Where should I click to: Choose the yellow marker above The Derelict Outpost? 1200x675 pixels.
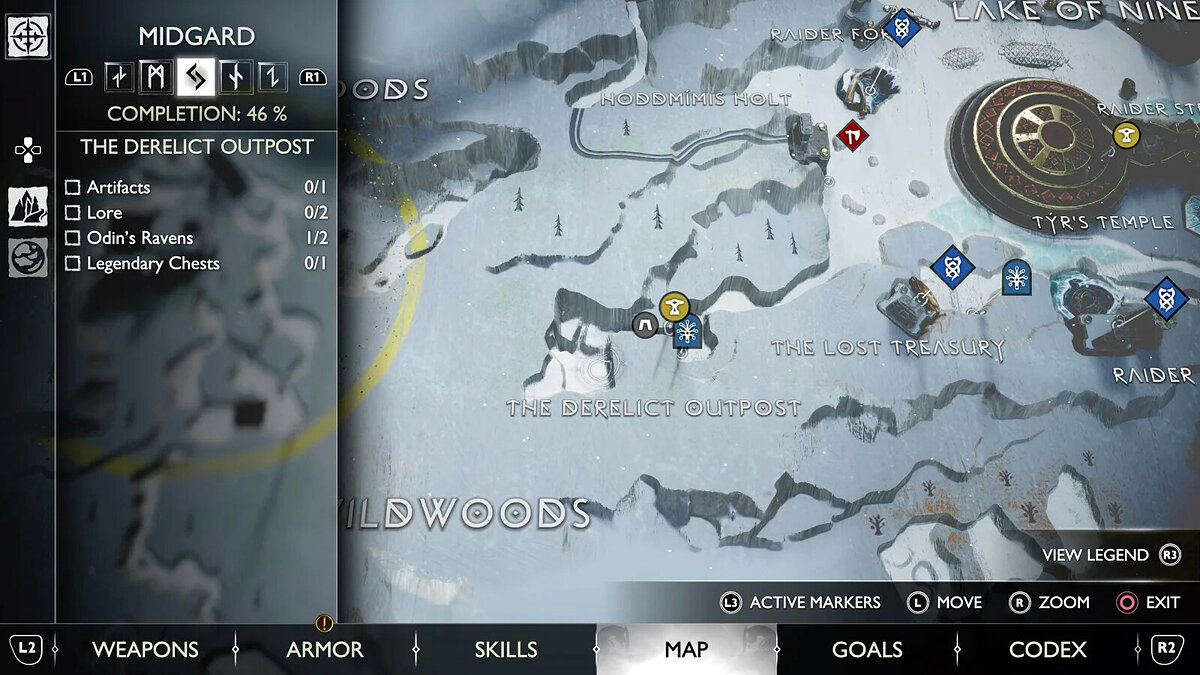coord(675,306)
